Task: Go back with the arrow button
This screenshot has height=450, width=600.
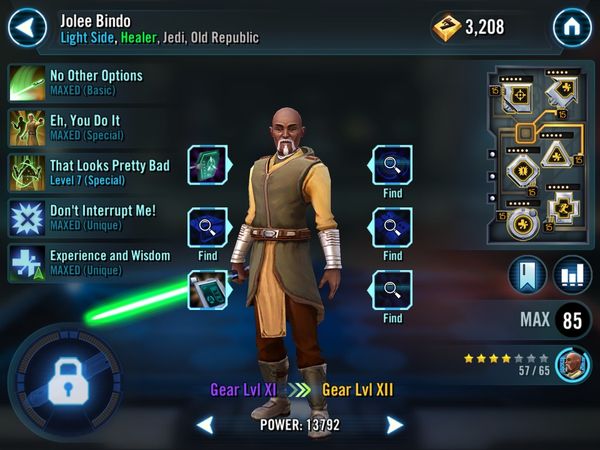Action: (28, 27)
